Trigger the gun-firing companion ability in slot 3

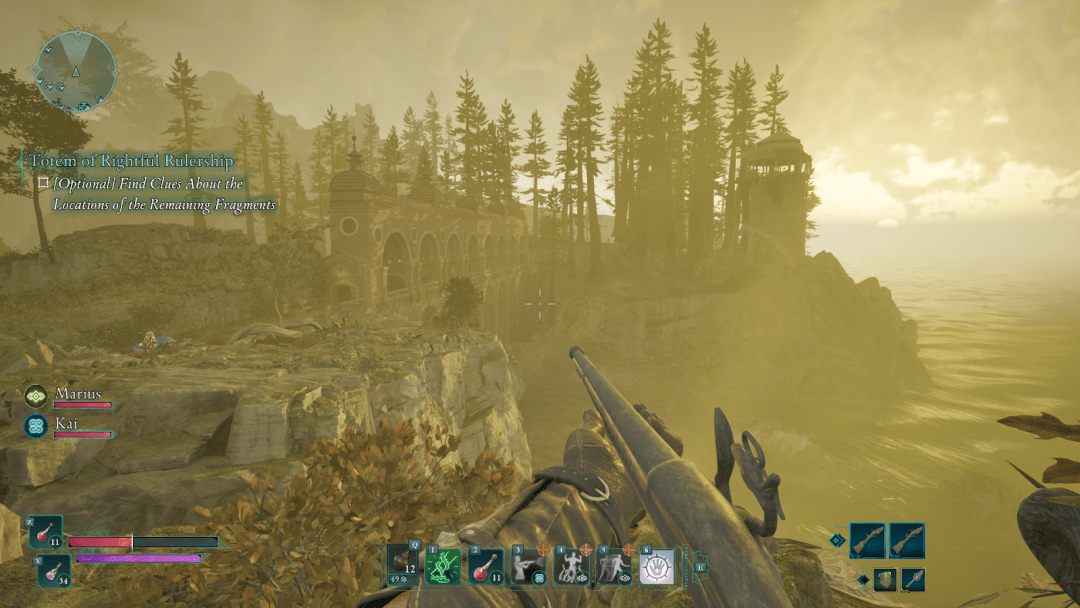pos(527,567)
